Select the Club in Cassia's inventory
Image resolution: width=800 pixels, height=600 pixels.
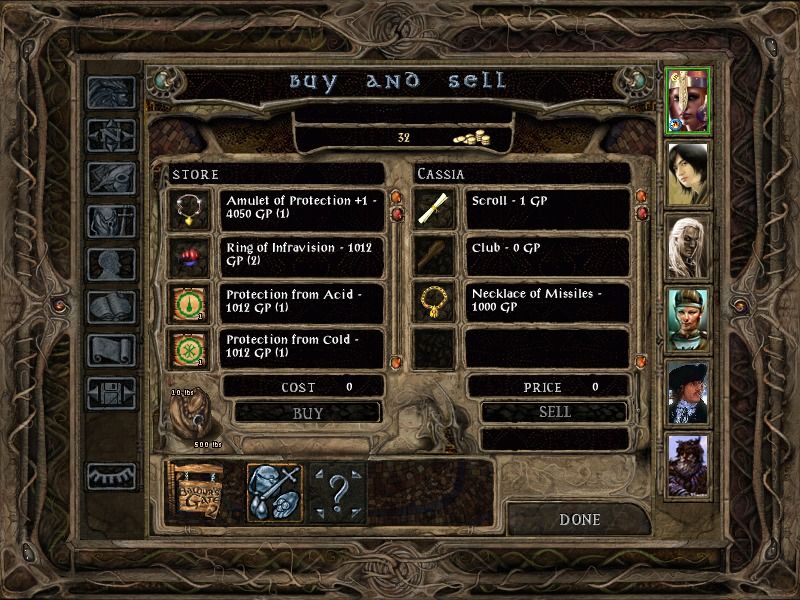(x=546, y=255)
